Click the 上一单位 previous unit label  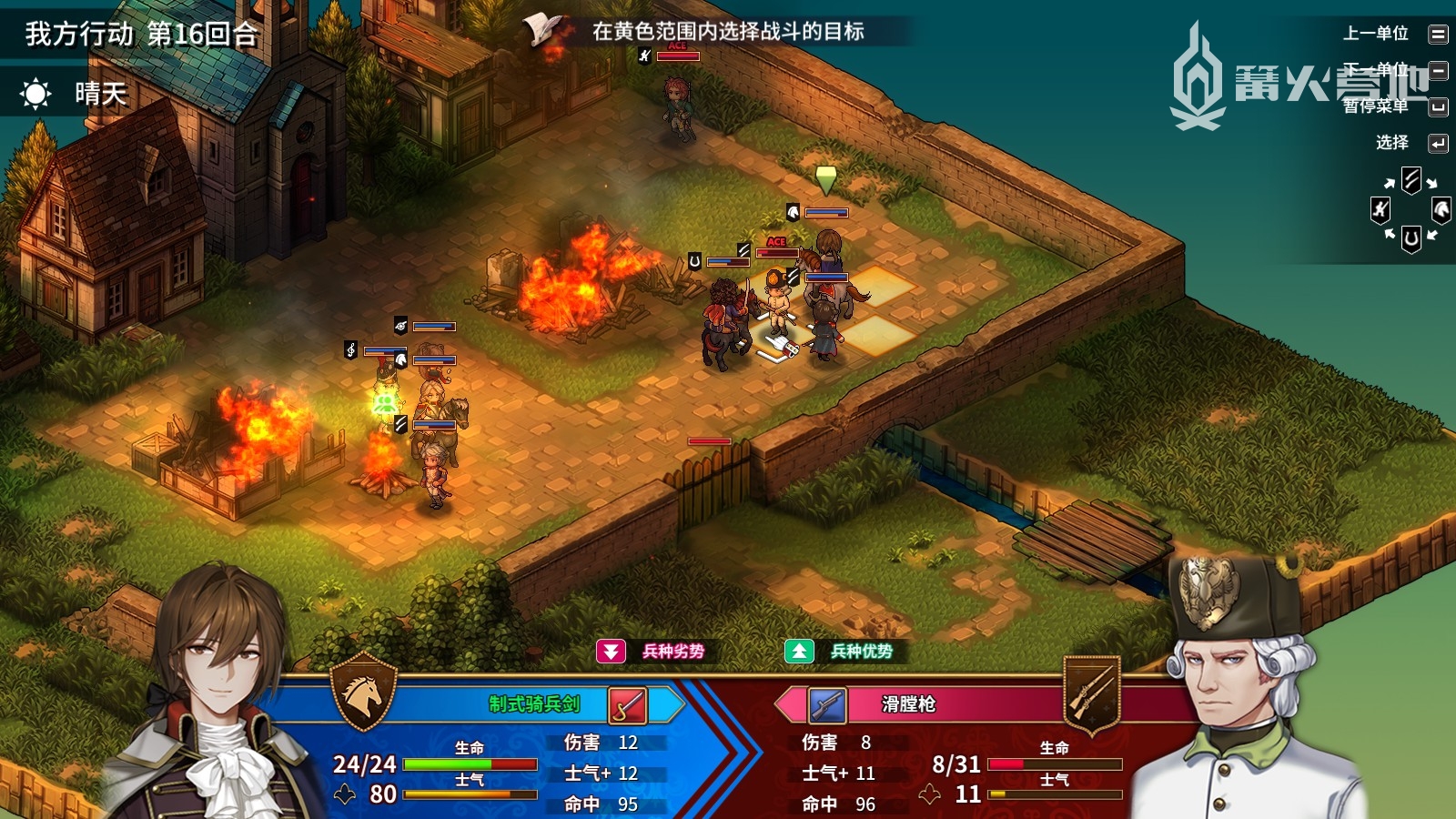tap(1376, 34)
